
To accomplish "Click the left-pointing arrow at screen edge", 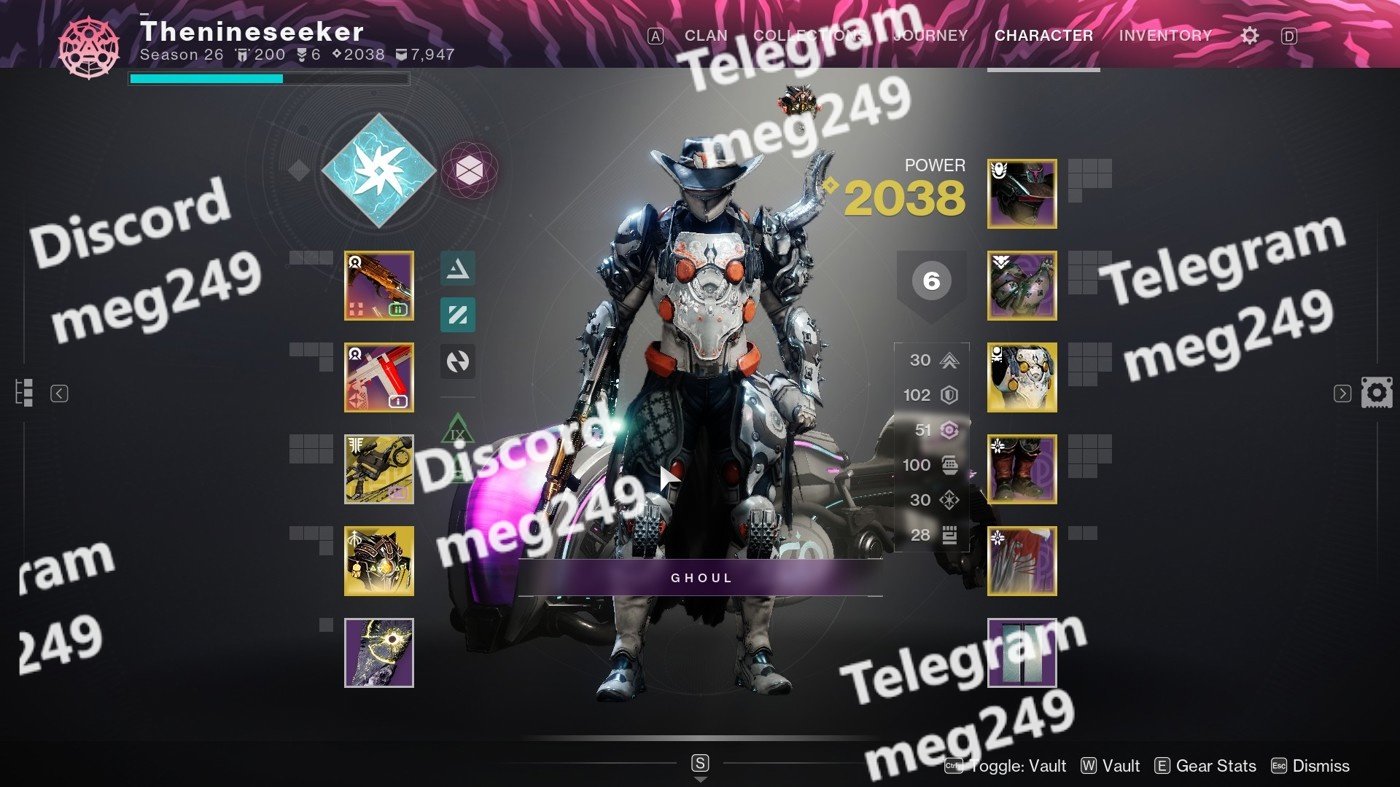I will click(59, 393).
